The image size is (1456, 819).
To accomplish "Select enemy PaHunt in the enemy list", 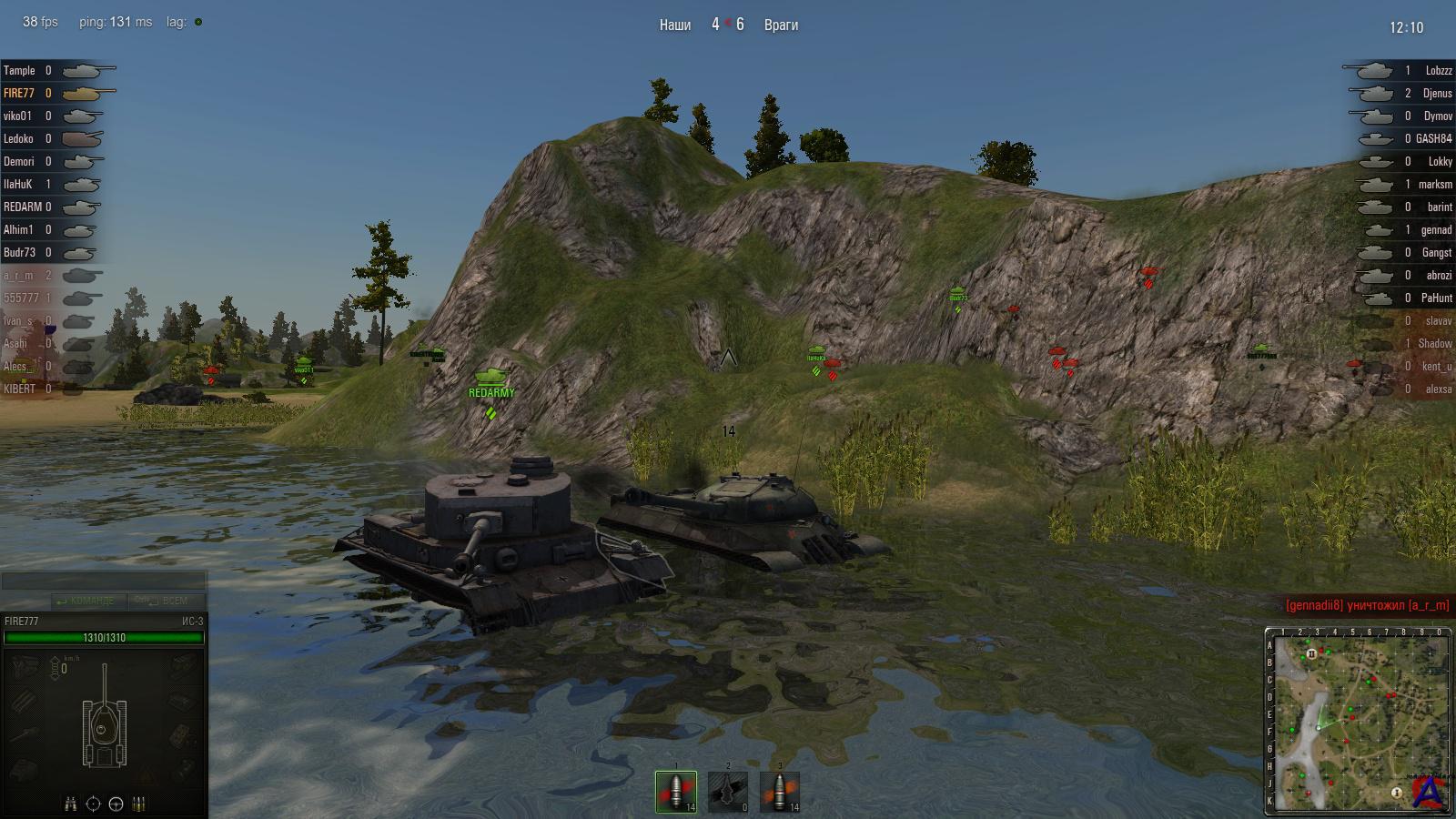I will (1436, 298).
